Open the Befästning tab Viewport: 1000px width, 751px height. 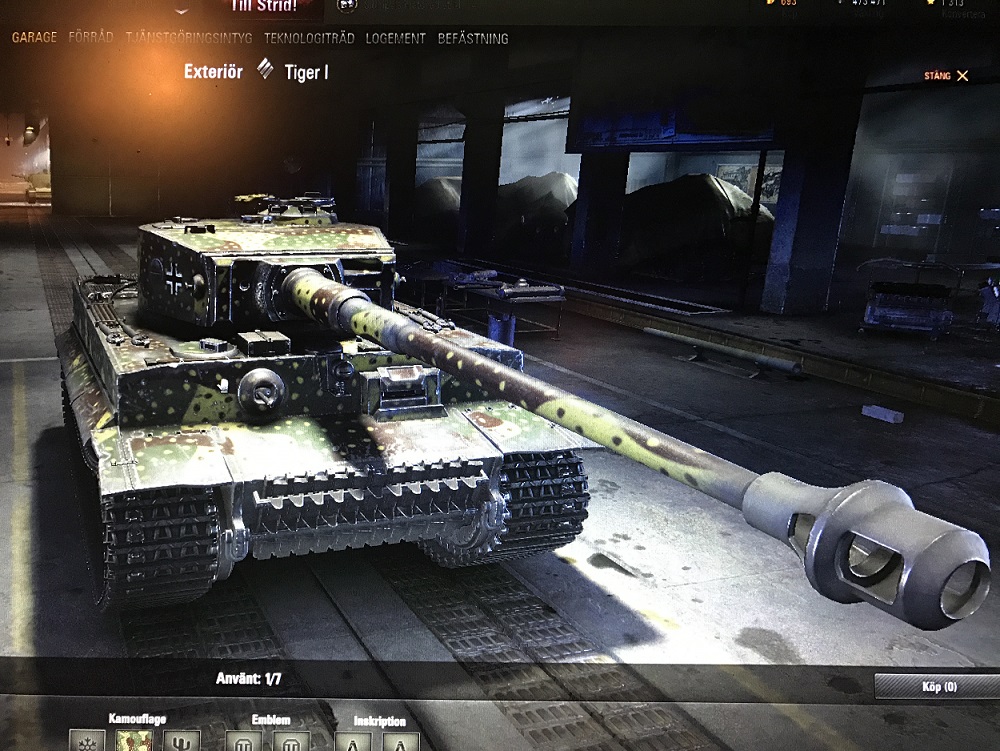(473, 38)
